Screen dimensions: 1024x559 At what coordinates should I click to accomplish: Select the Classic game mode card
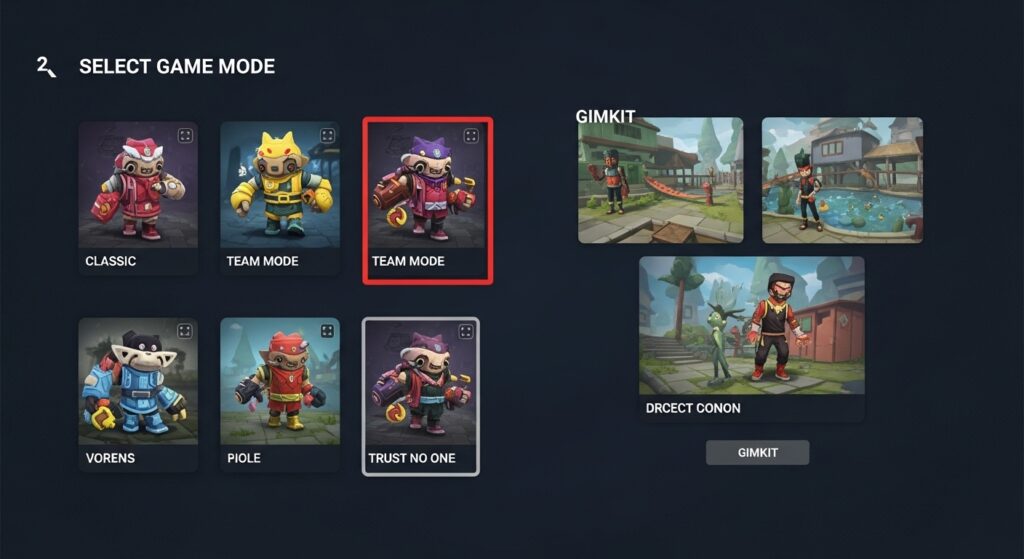tap(138, 197)
